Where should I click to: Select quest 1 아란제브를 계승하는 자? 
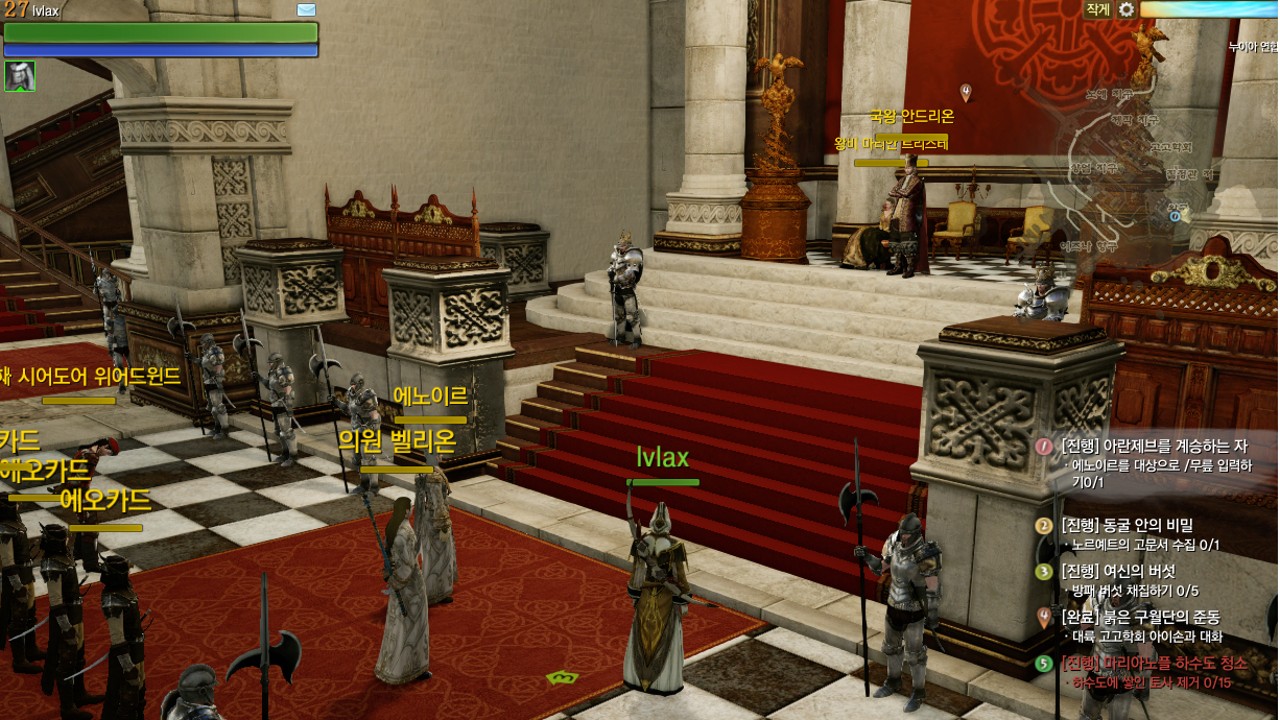tap(1154, 446)
